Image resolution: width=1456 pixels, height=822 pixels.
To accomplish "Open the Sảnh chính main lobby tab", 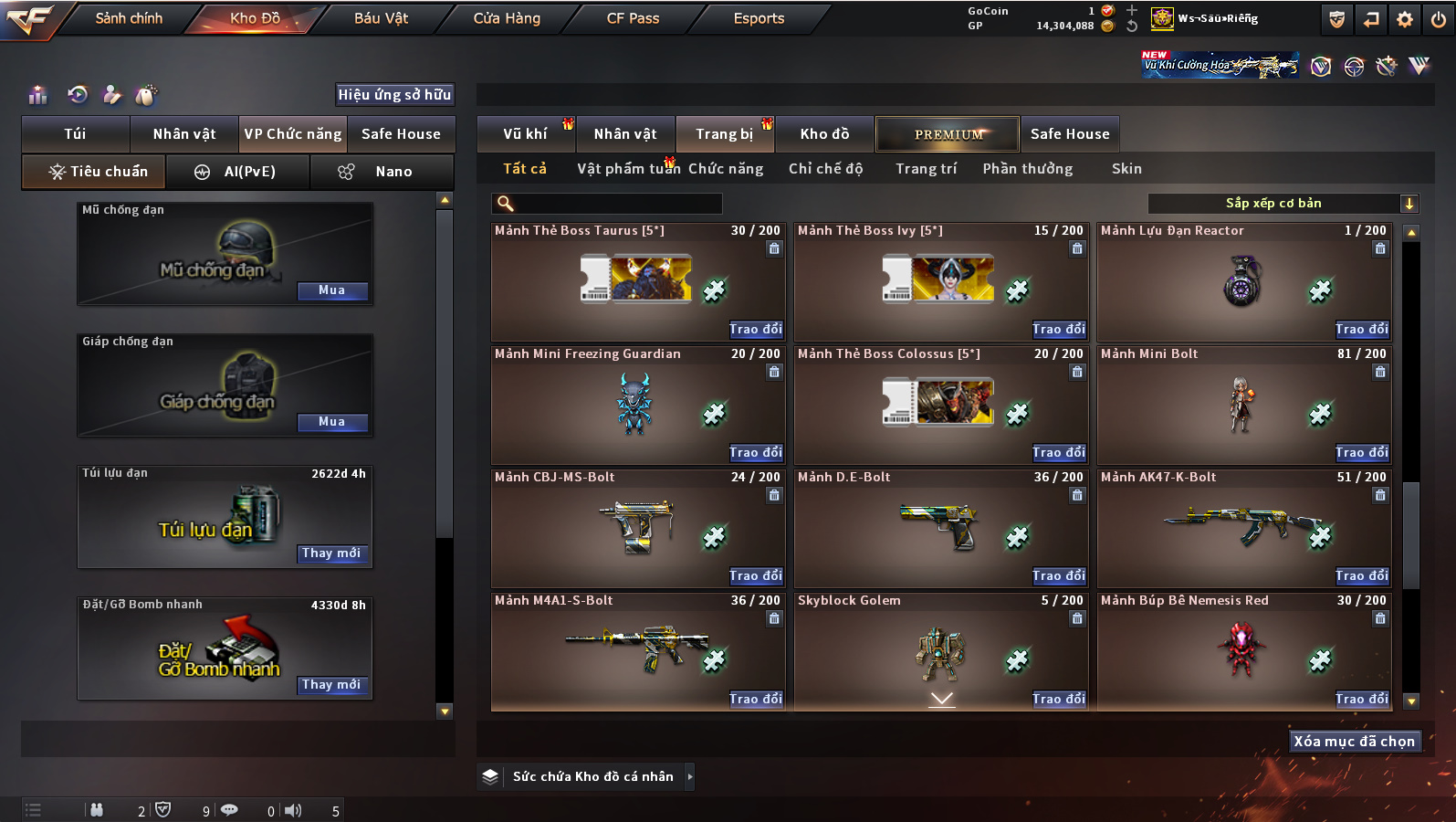I will (x=129, y=18).
